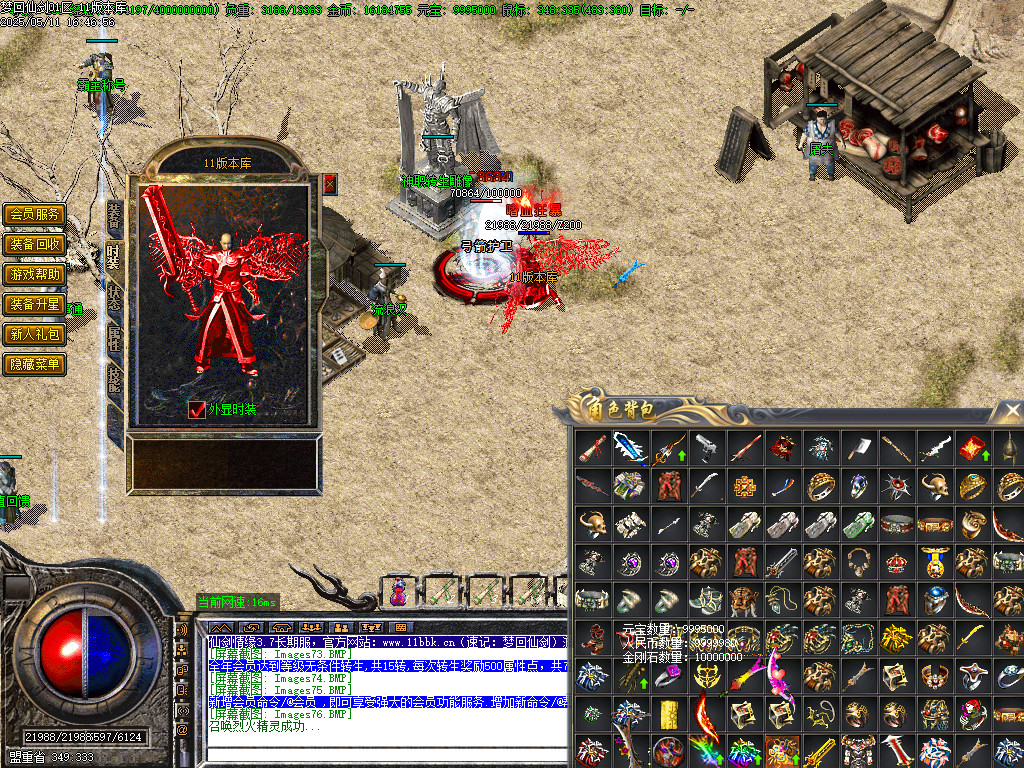
Task: Pick the meat cleaver item slot
Action: pyautogui.click(x=858, y=446)
